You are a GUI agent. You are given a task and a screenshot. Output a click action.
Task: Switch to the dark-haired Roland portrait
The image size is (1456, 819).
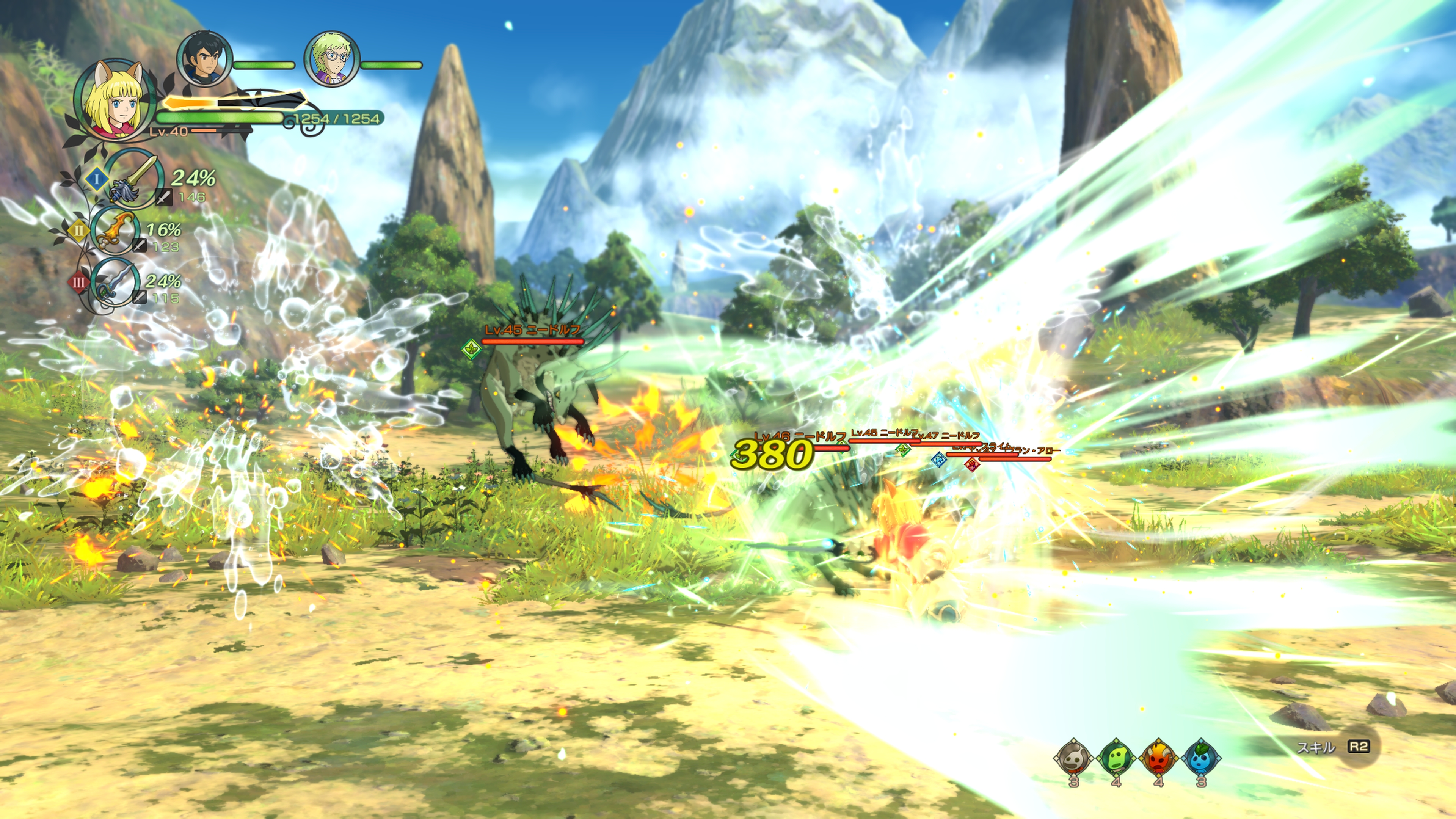click(x=205, y=59)
